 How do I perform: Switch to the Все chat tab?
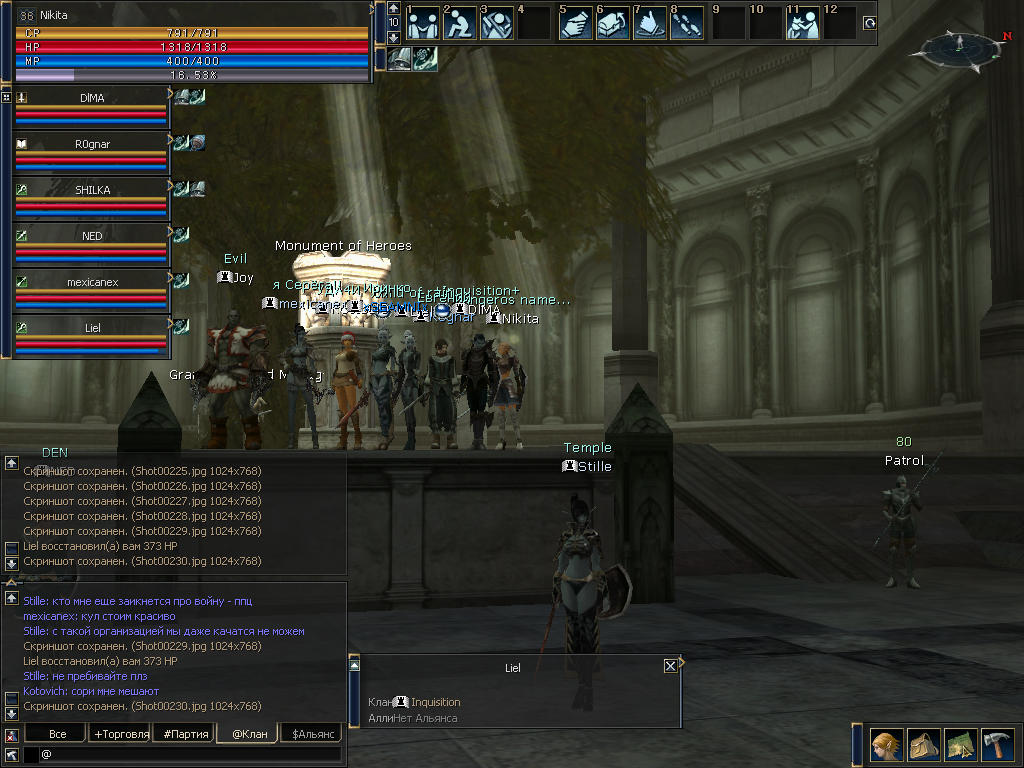pos(58,734)
